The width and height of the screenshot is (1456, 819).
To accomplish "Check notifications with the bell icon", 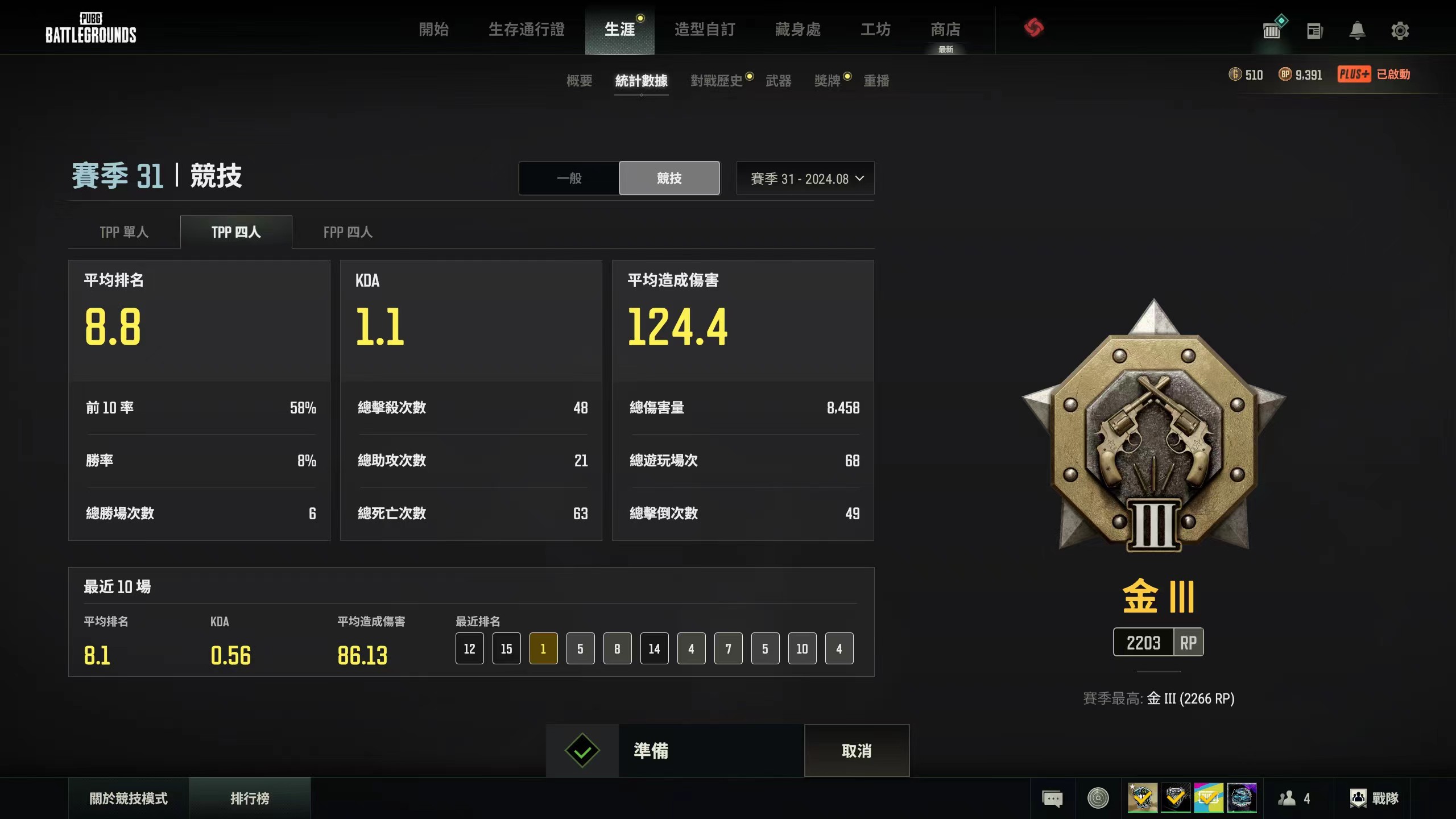I will coord(1357,31).
